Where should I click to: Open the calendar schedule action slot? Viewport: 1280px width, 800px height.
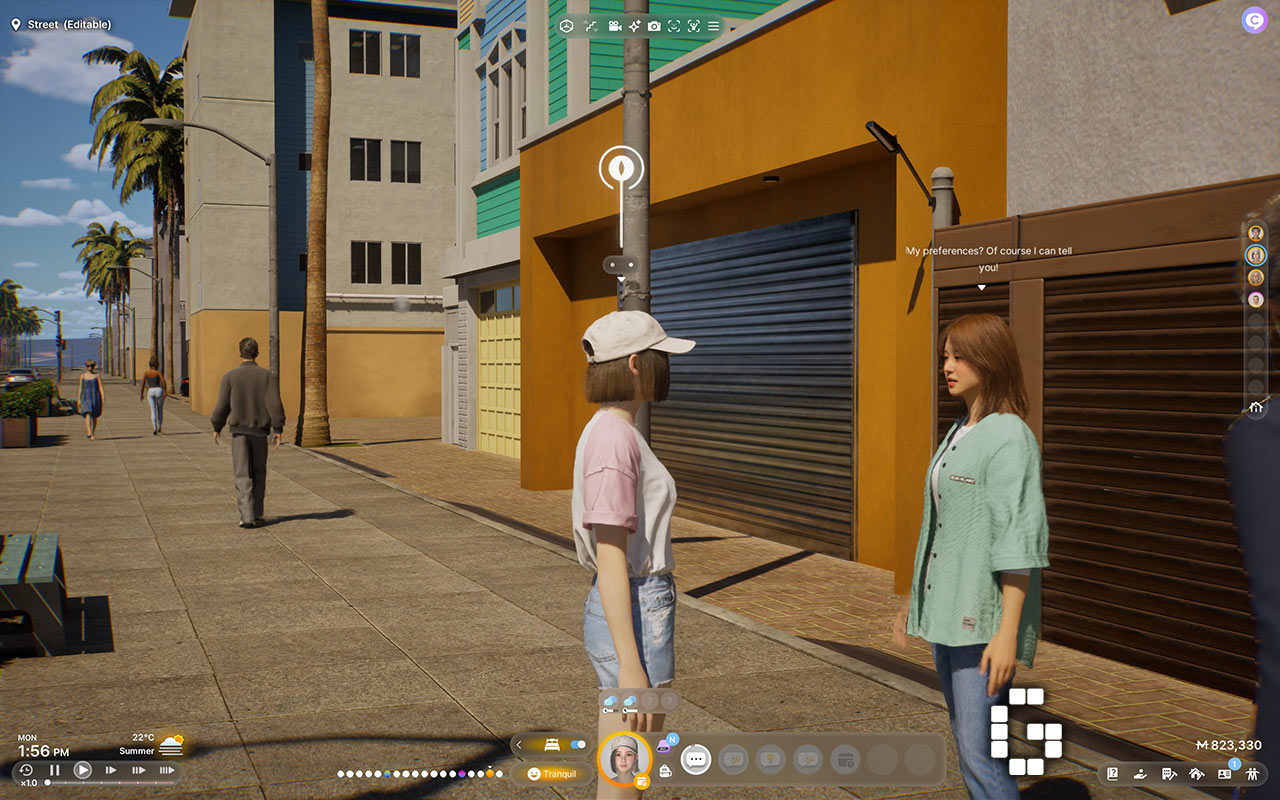(x=845, y=759)
